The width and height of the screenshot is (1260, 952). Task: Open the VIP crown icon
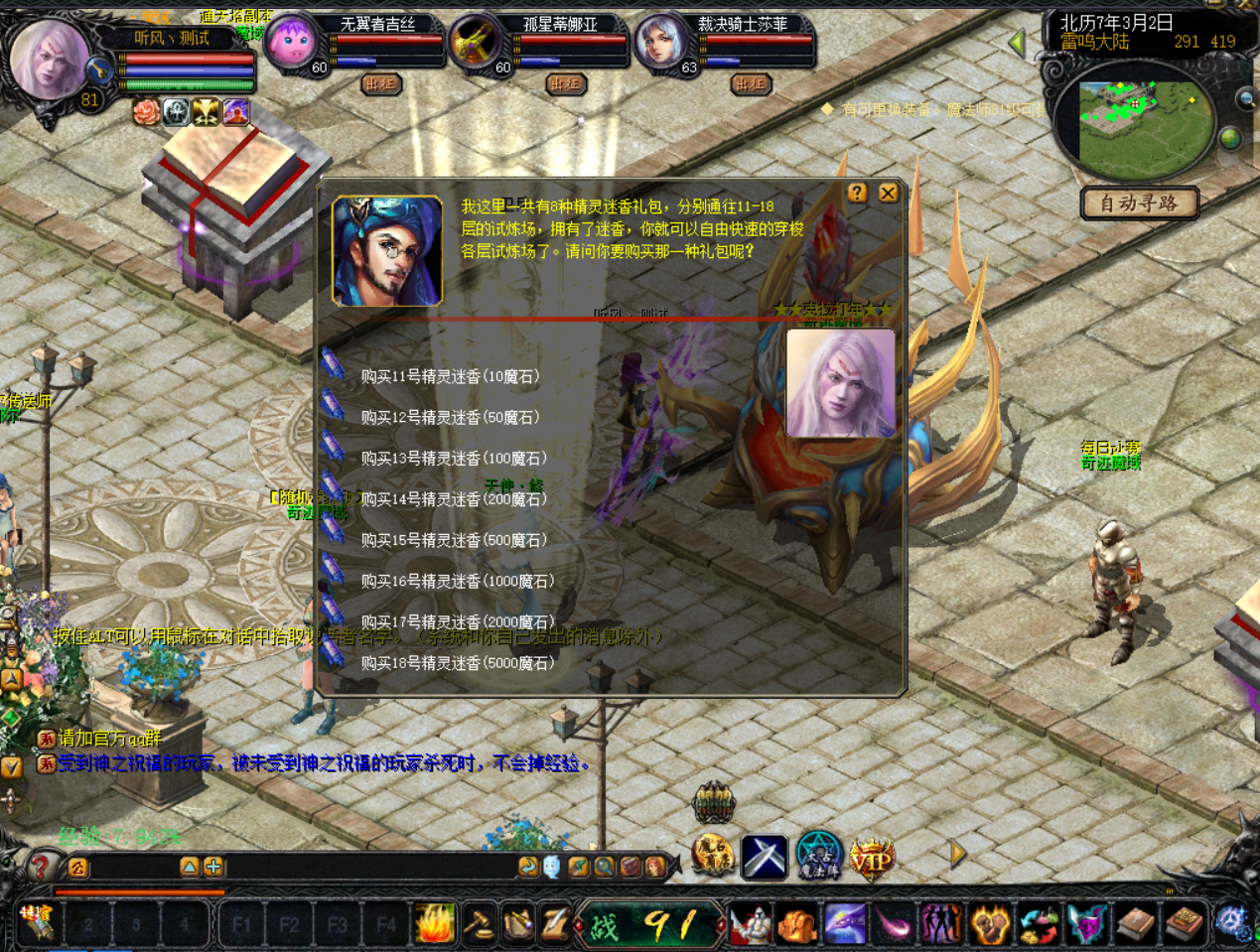(871, 858)
